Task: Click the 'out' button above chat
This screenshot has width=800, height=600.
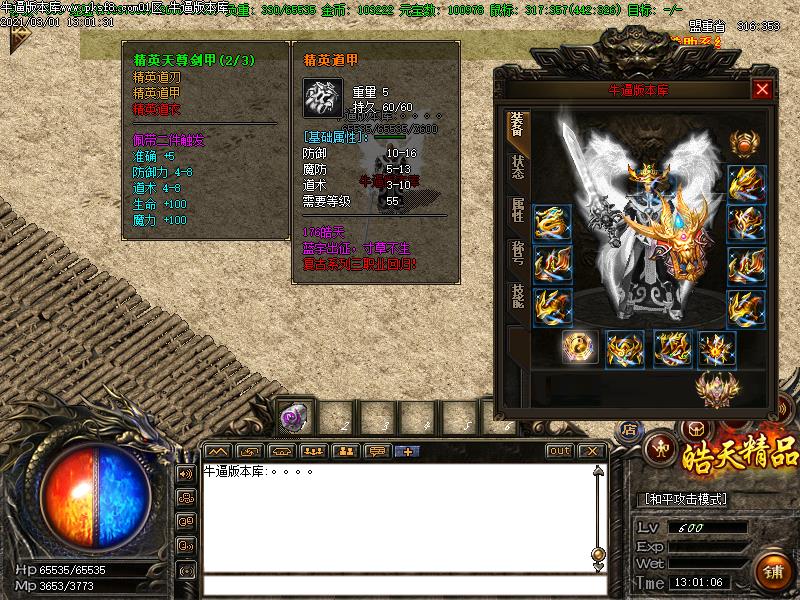Action: [x=559, y=451]
